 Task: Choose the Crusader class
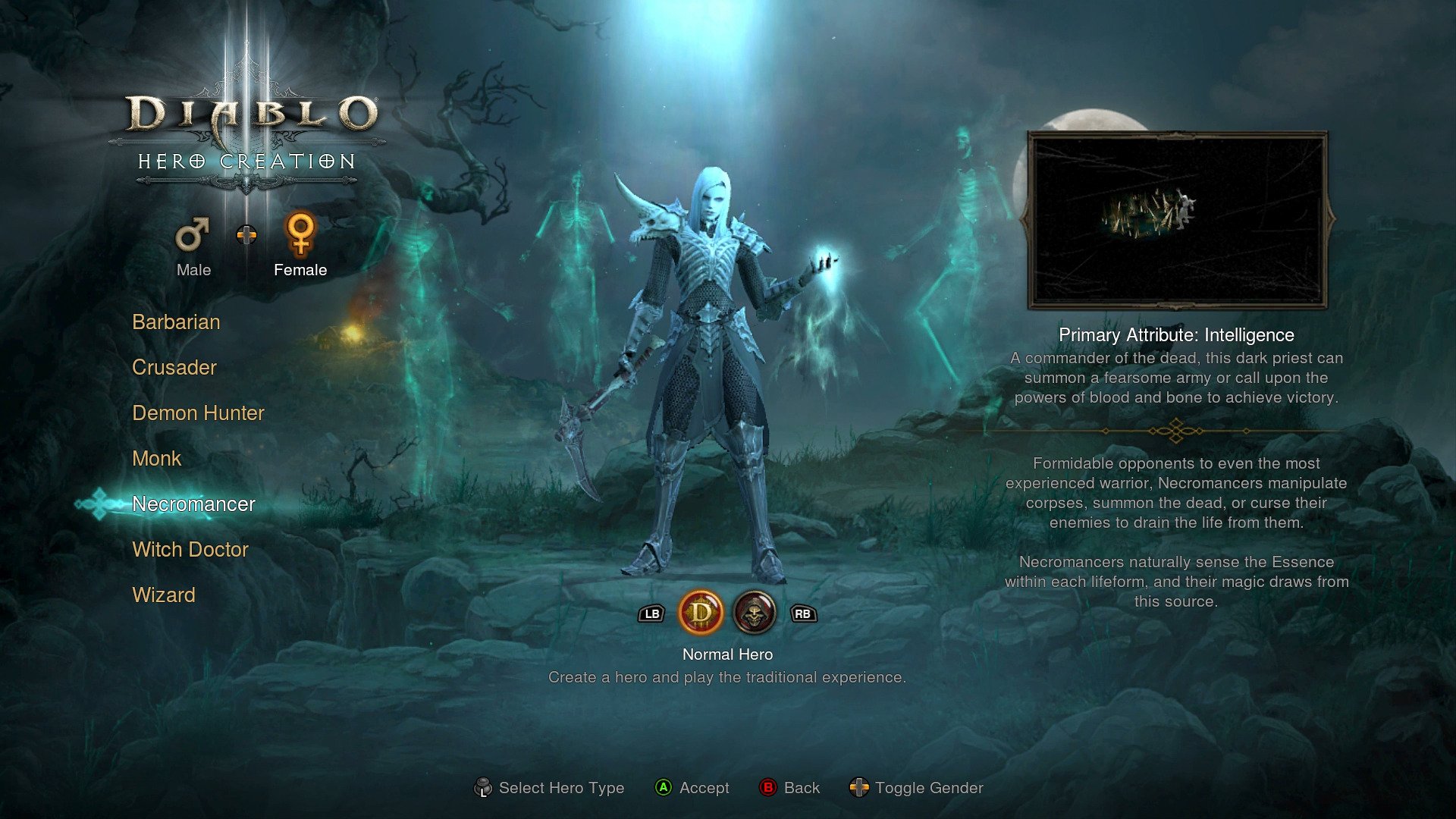click(174, 368)
